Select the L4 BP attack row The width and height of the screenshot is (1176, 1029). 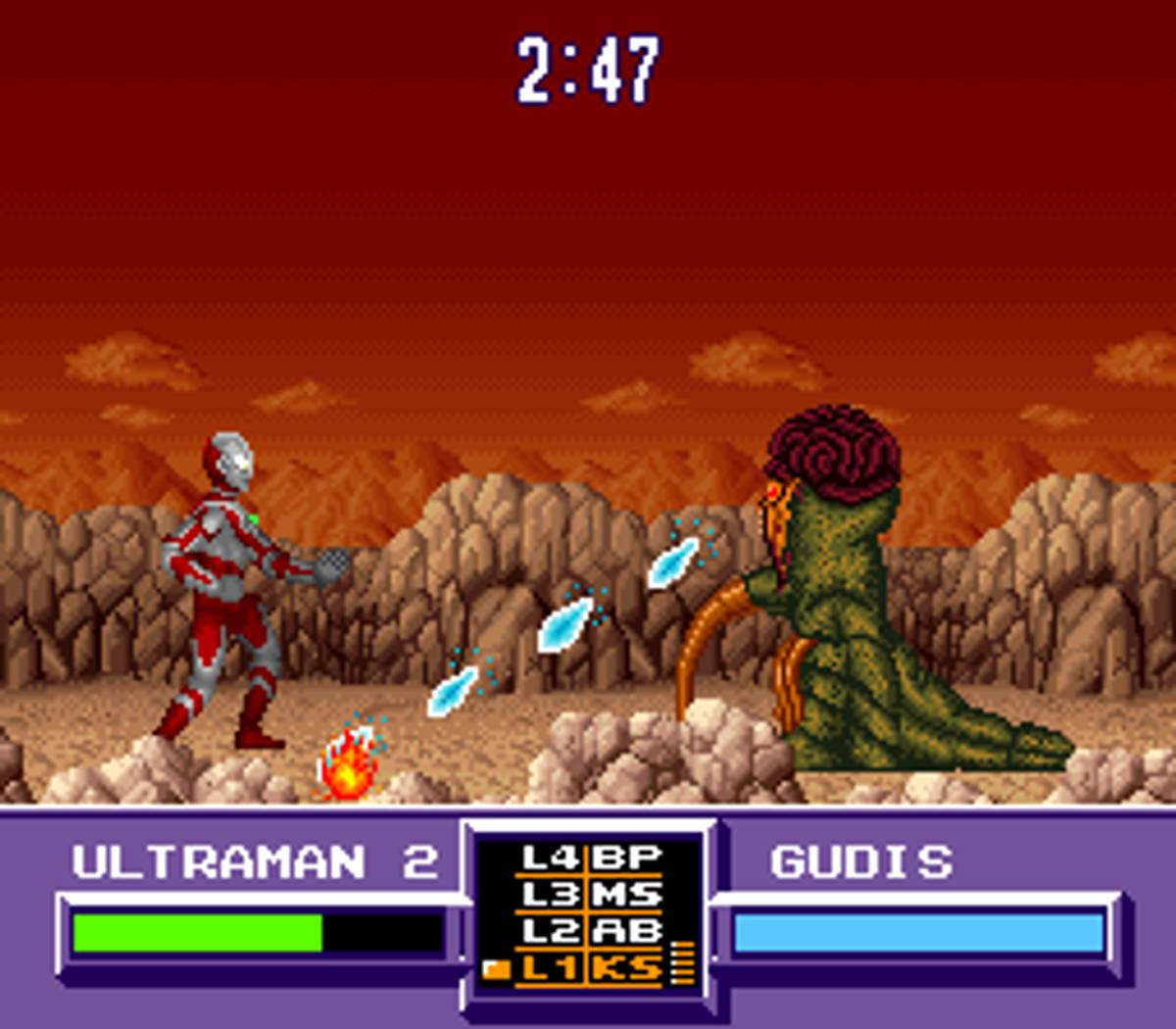tap(591, 858)
